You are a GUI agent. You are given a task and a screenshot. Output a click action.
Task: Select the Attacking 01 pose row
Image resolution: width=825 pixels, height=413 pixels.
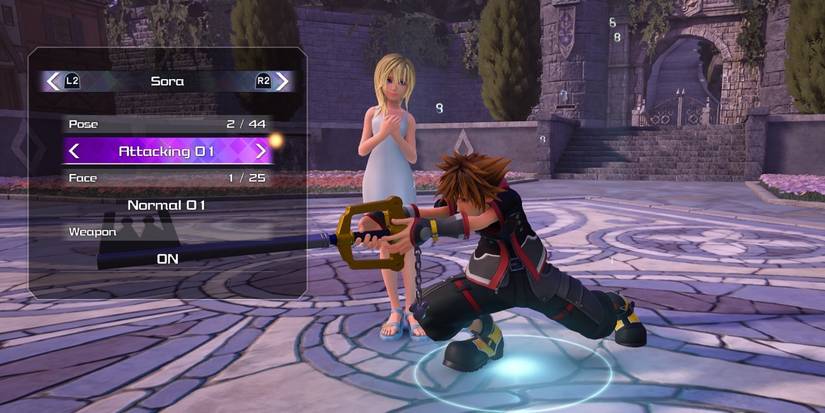click(167, 151)
